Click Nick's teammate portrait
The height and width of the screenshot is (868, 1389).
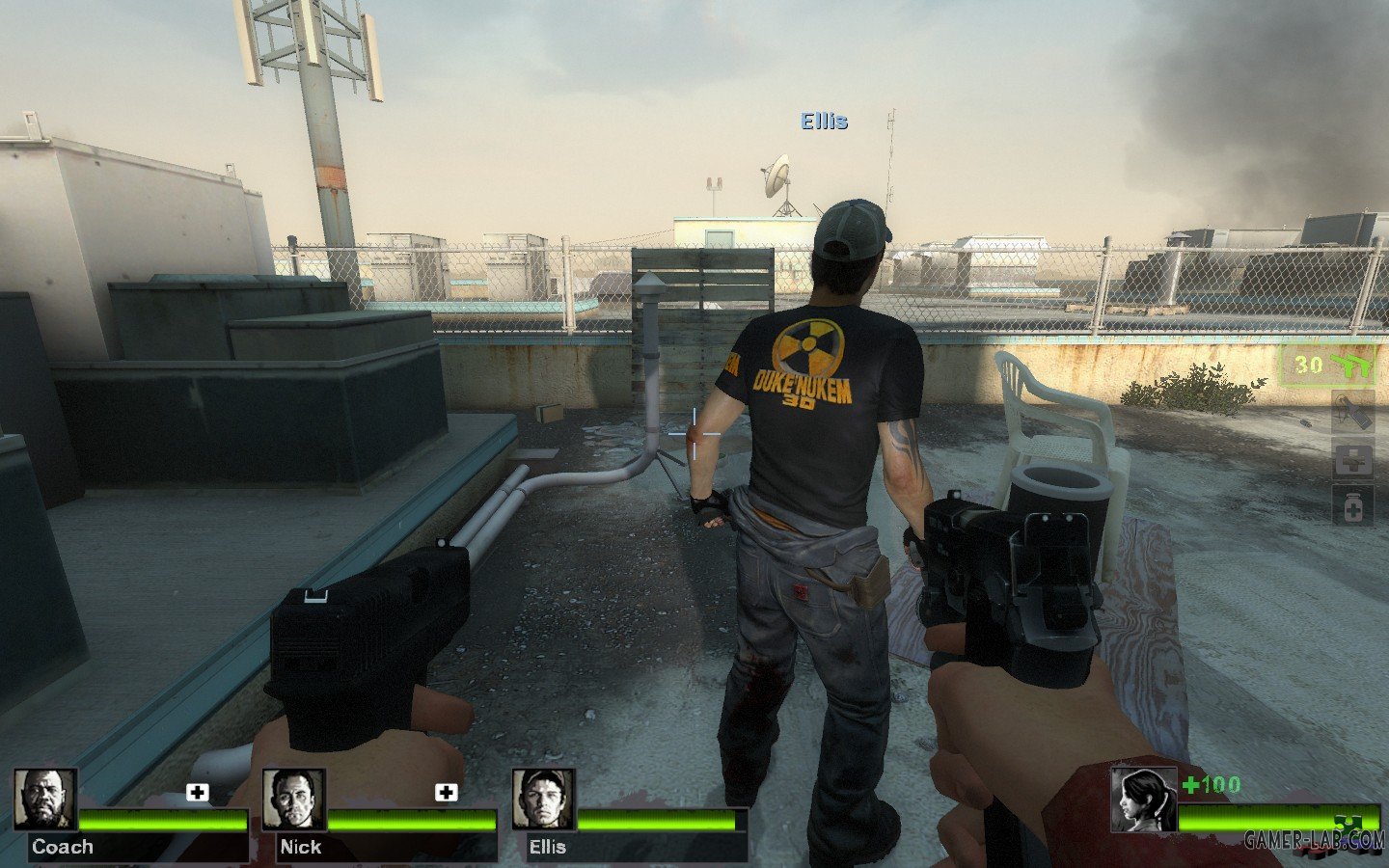pos(294,800)
